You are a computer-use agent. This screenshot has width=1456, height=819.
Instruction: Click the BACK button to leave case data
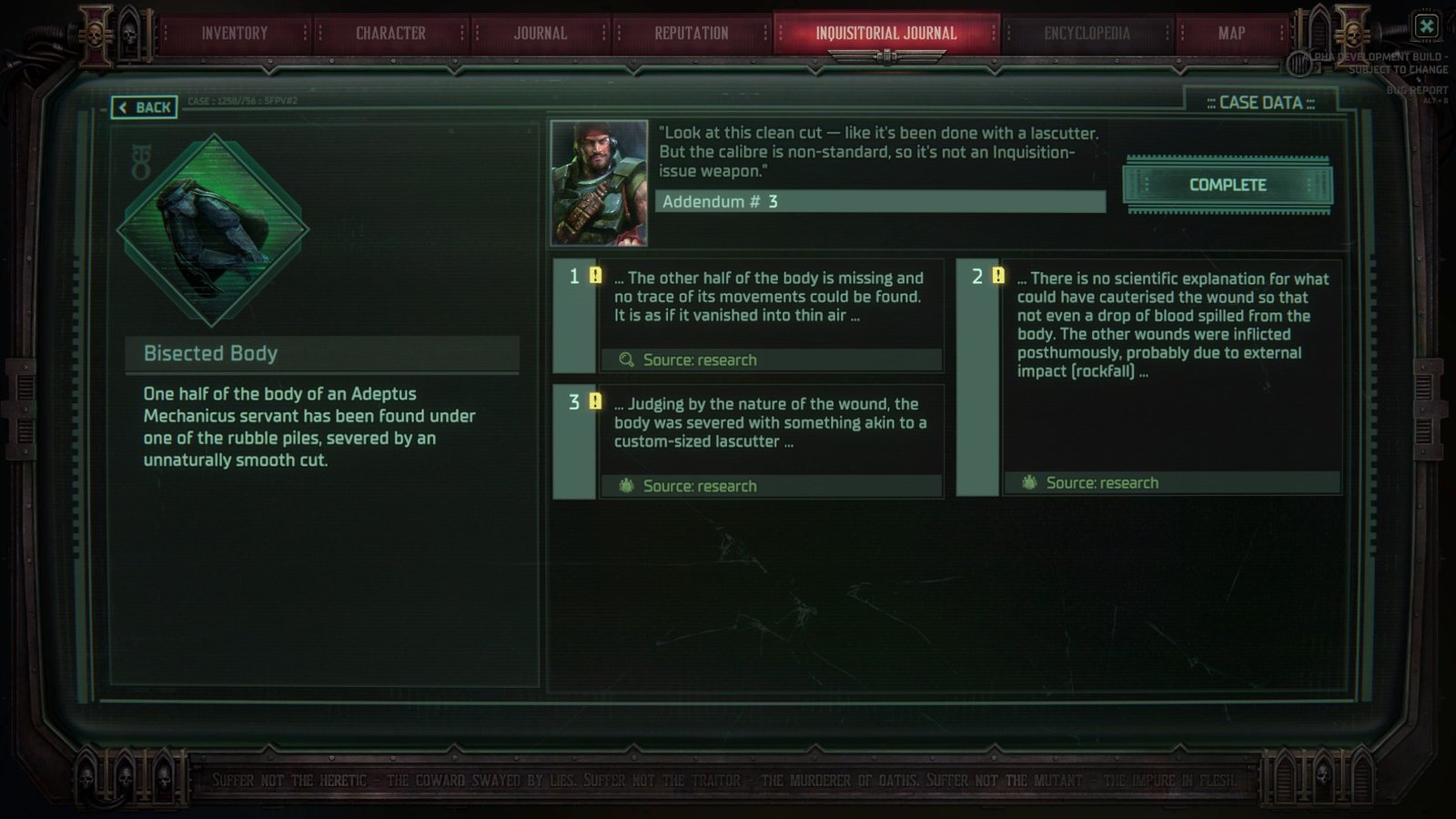pos(145,107)
